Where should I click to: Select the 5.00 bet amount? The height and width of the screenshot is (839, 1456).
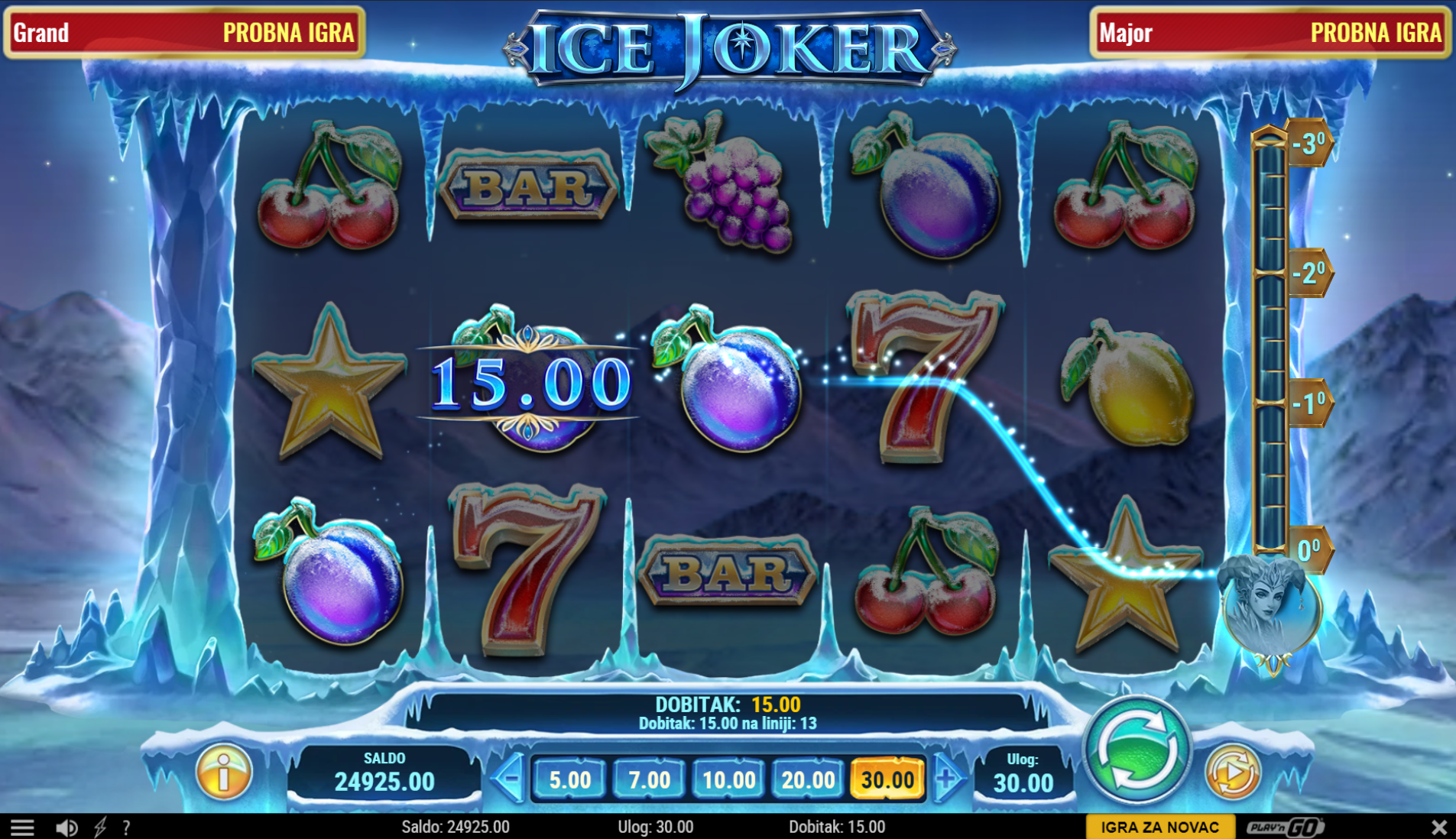point(569,779)
